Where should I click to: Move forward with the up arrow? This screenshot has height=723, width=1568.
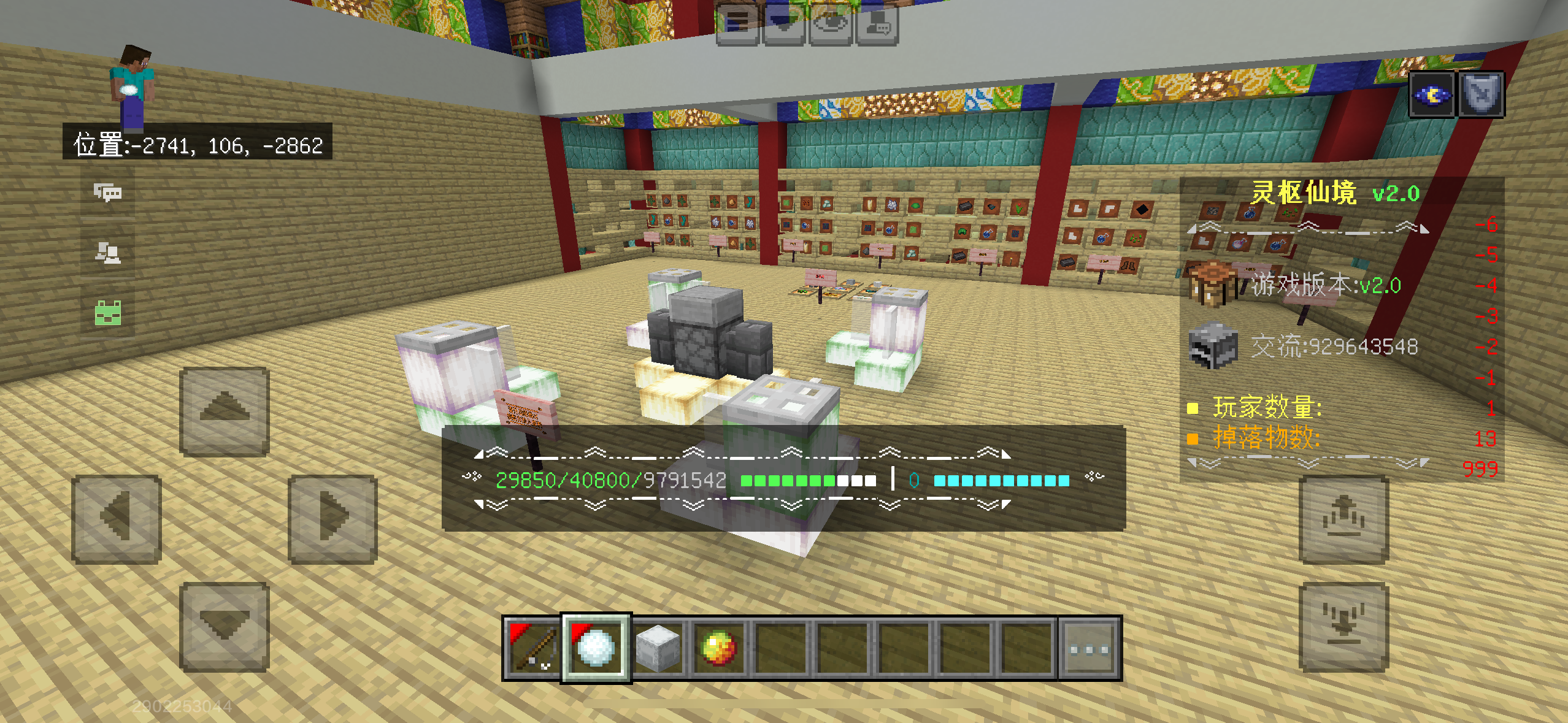(x=225, y=411)
